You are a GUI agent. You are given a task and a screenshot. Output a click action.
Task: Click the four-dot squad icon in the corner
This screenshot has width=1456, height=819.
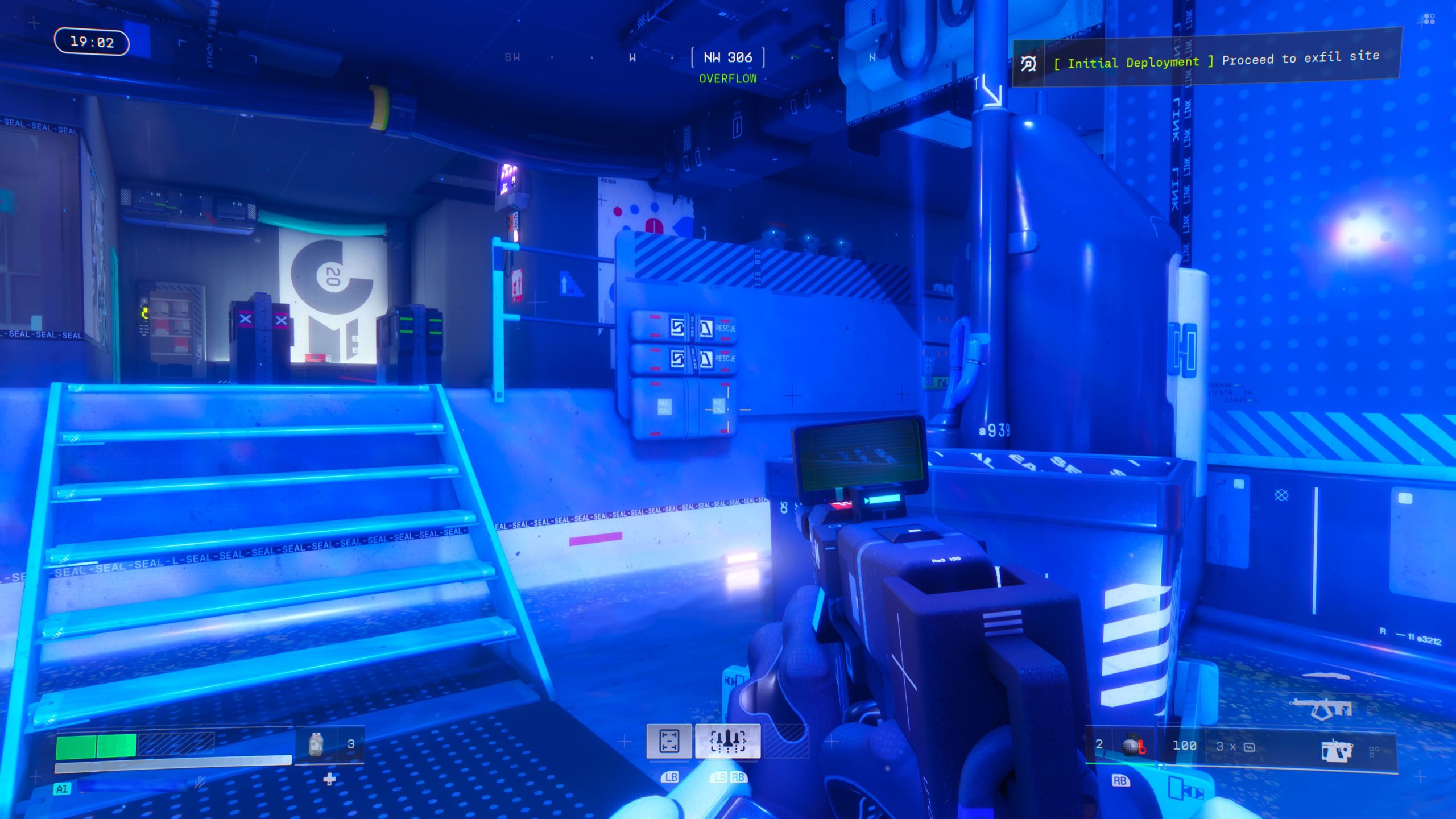click(1429, 20)
